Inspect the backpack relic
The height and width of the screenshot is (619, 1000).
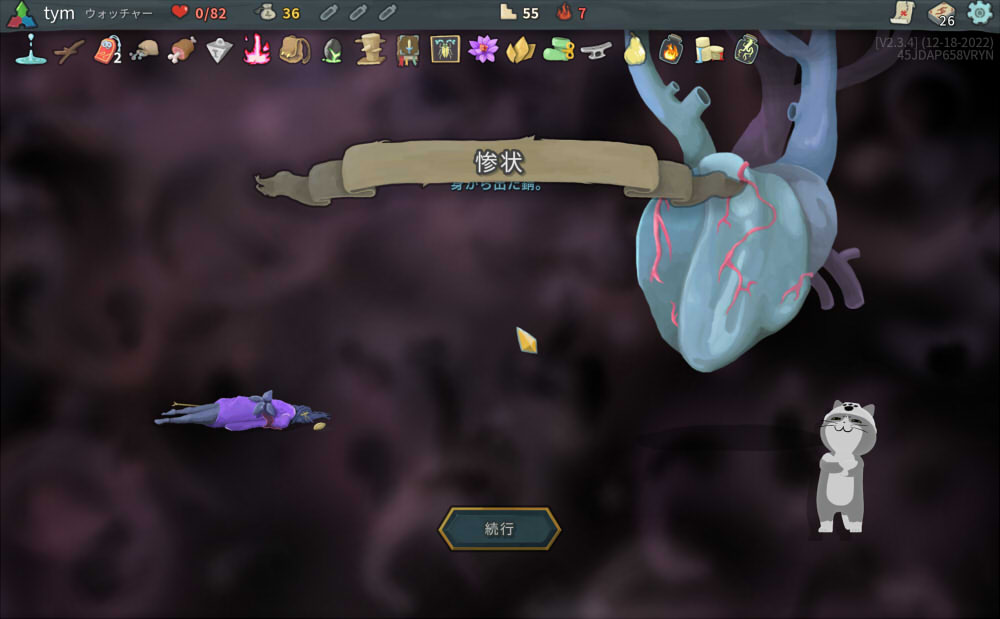(294, 49)
